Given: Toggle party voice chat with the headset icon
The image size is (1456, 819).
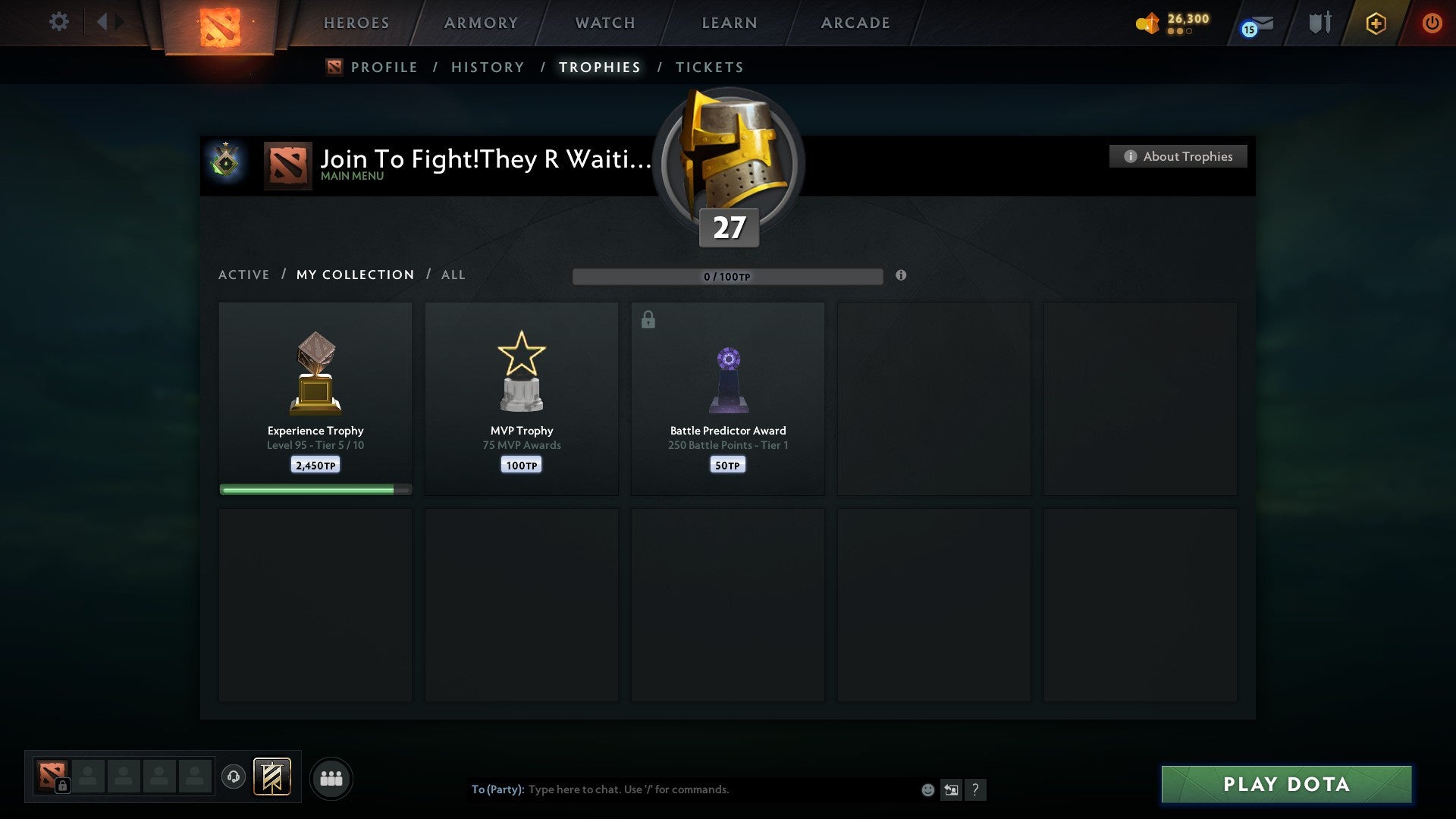Looking at the screenshot, I should [x=234, y=777].
